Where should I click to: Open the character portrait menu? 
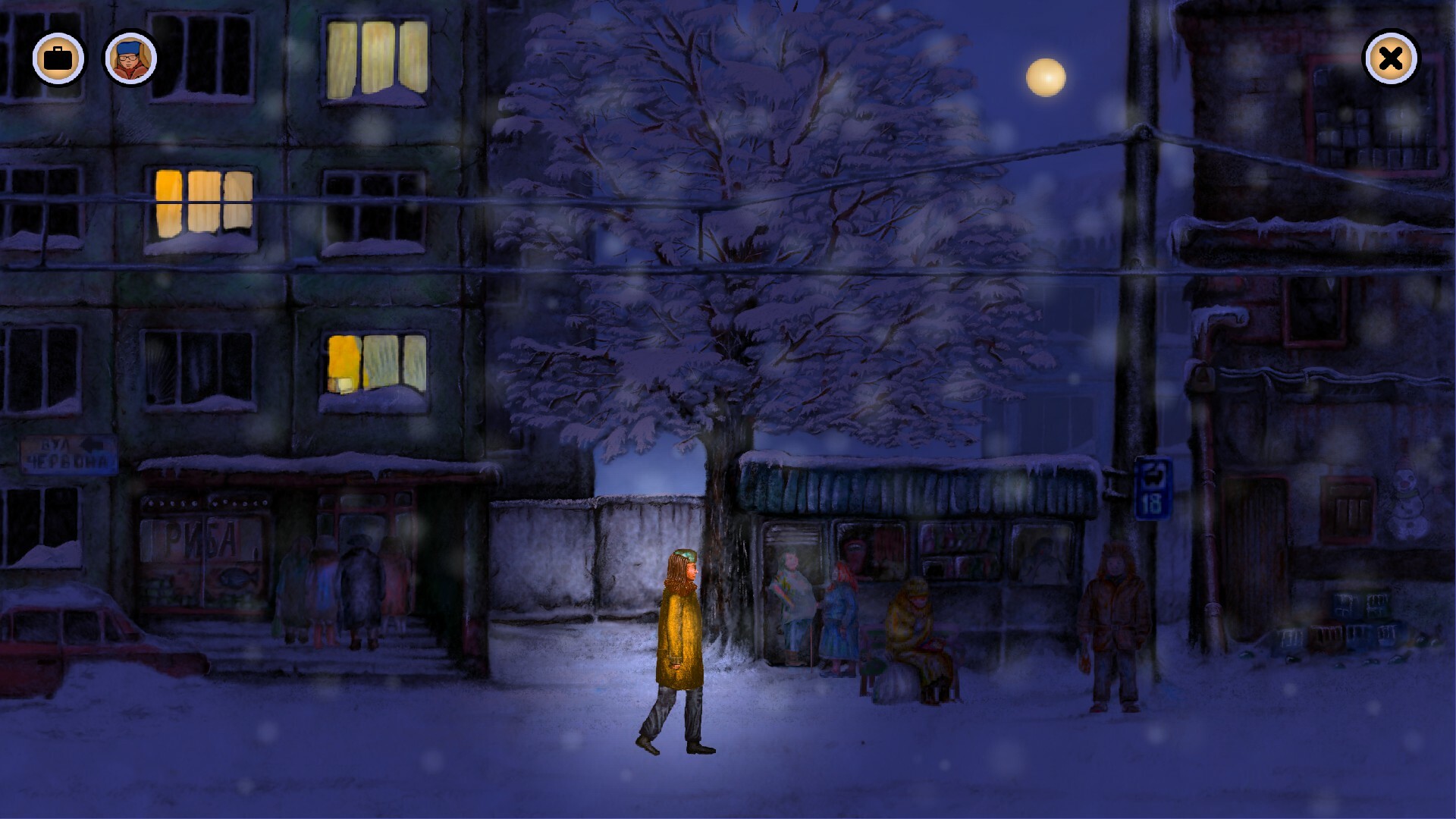[x=129, y=58]
